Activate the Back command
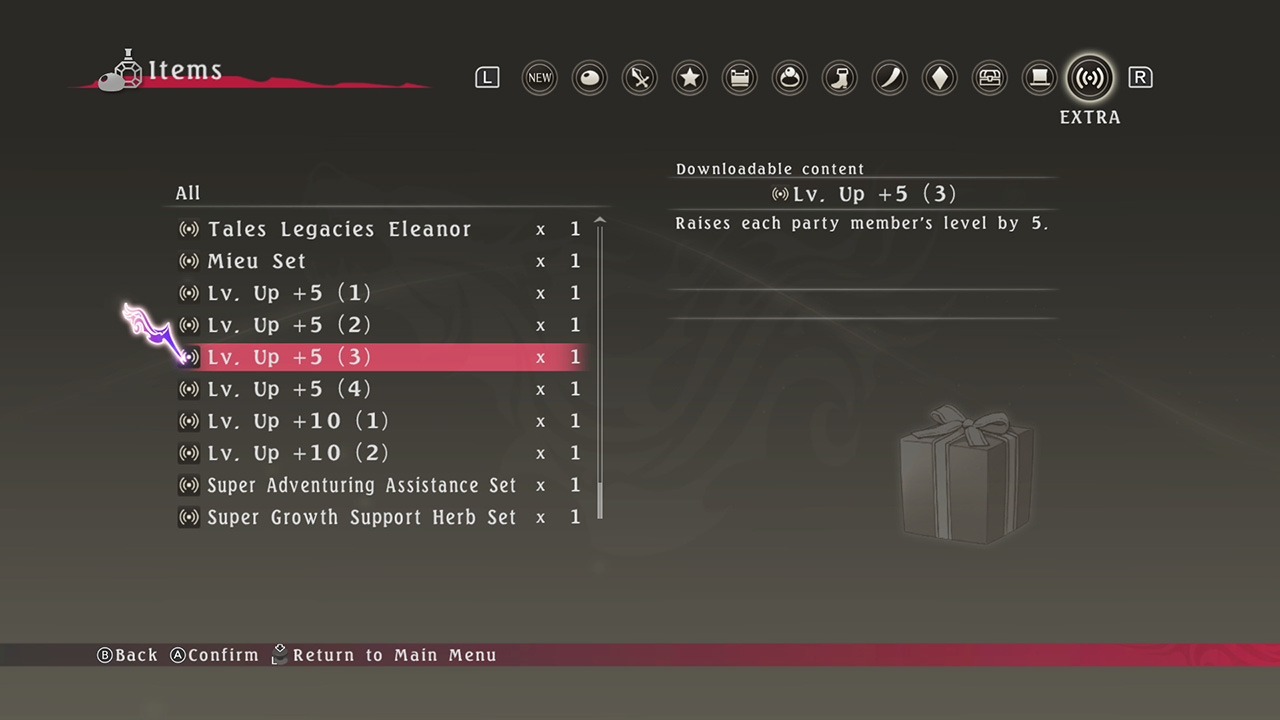The image size is (1280, 720). (x=128, y=655)
